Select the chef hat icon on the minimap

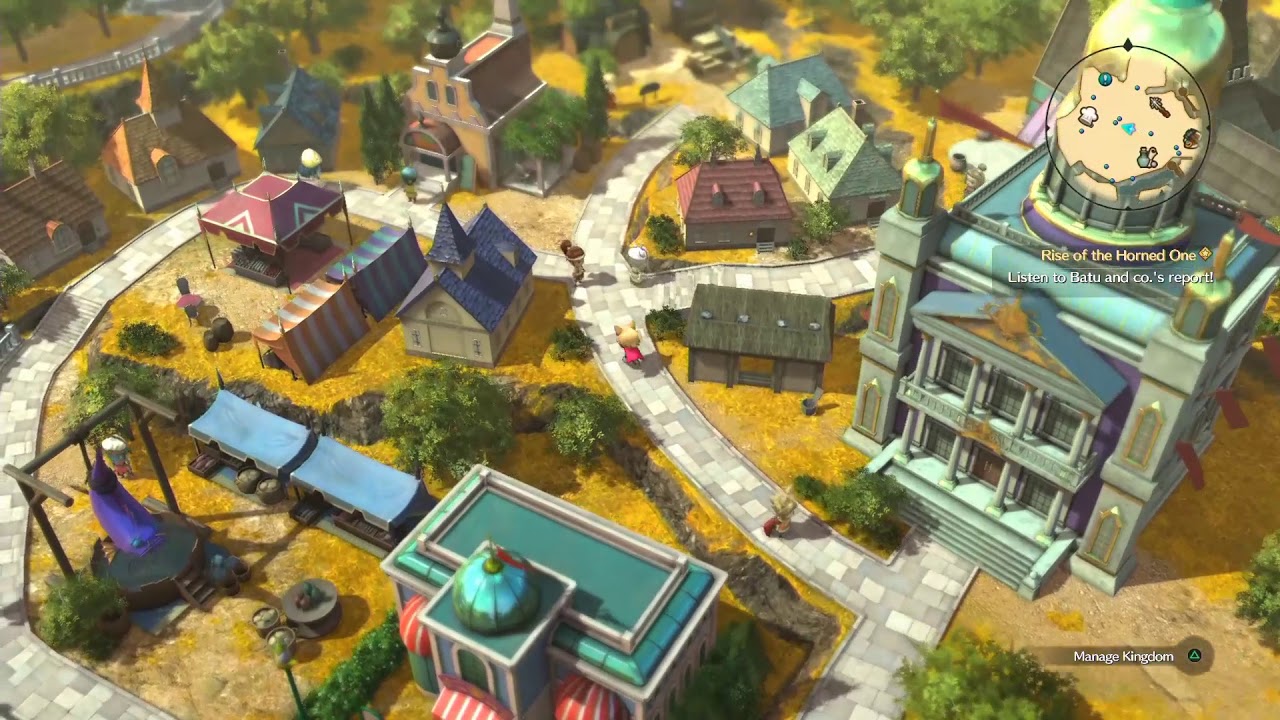click(x=1089, y=115)
